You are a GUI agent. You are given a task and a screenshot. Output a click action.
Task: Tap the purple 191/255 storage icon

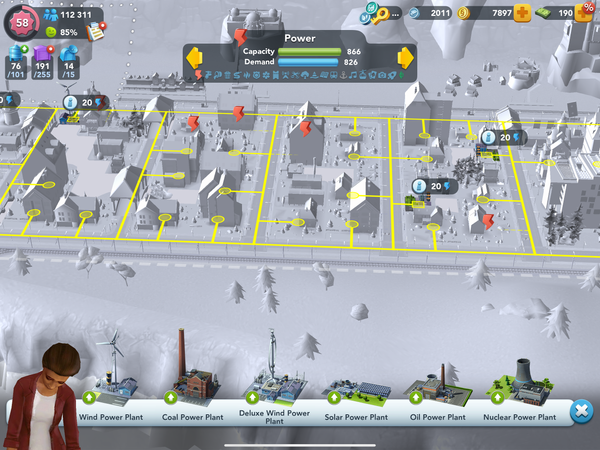click(43, 58)
